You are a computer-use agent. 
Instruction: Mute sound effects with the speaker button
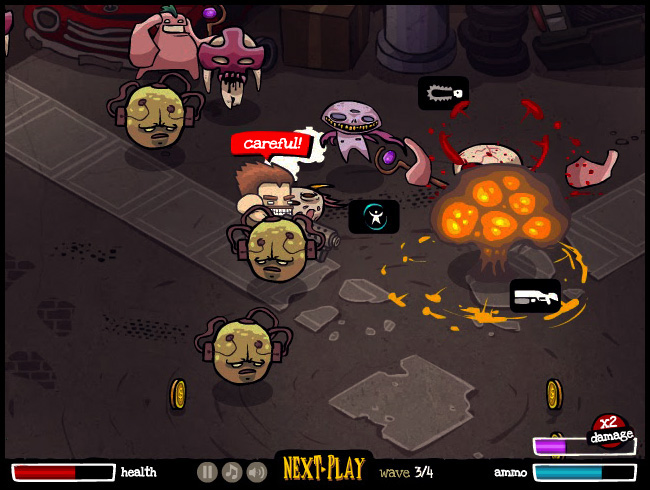point(257,472)
